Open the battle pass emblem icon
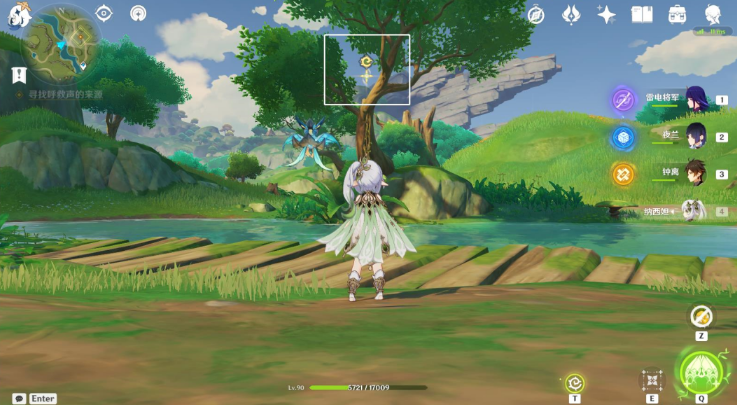Image resolution: width=737 pixels, height=405 pixels. (x=571, y=14)
